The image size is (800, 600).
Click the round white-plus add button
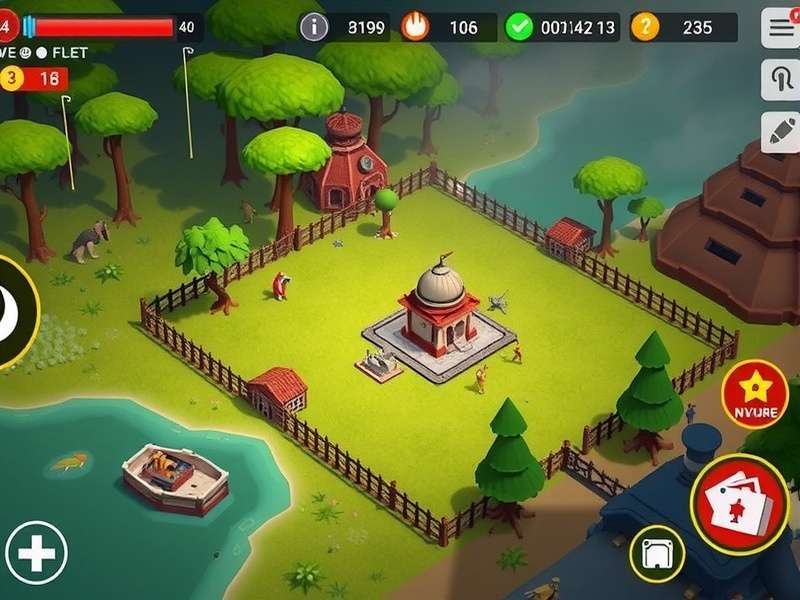coord(36,553)
